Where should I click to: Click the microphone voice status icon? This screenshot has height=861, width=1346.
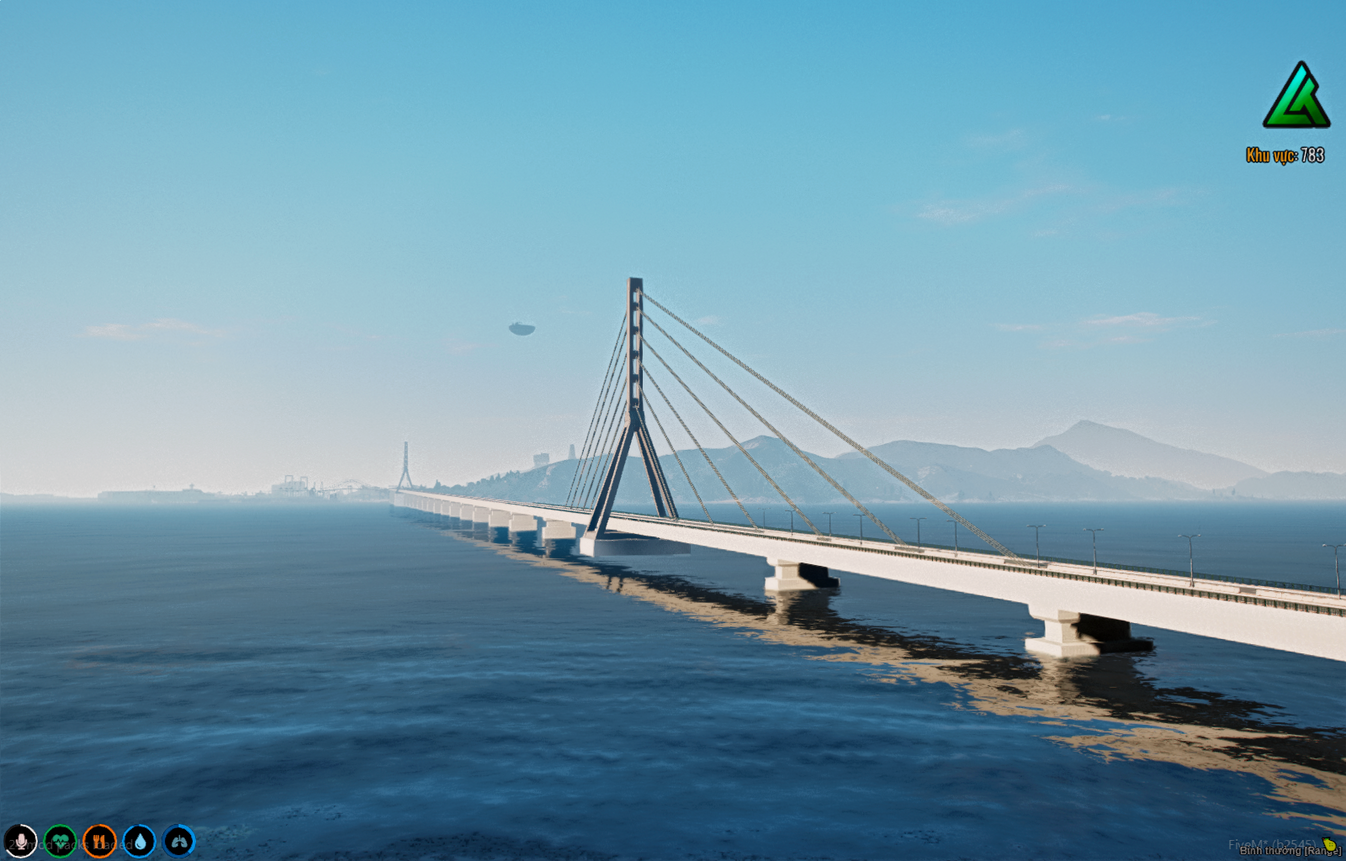coord(22,841)
